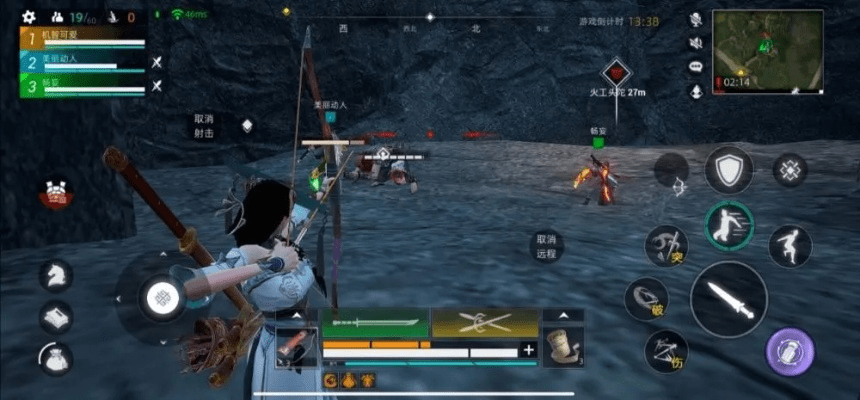Toggle the speaker mute icon

point(696,43)
